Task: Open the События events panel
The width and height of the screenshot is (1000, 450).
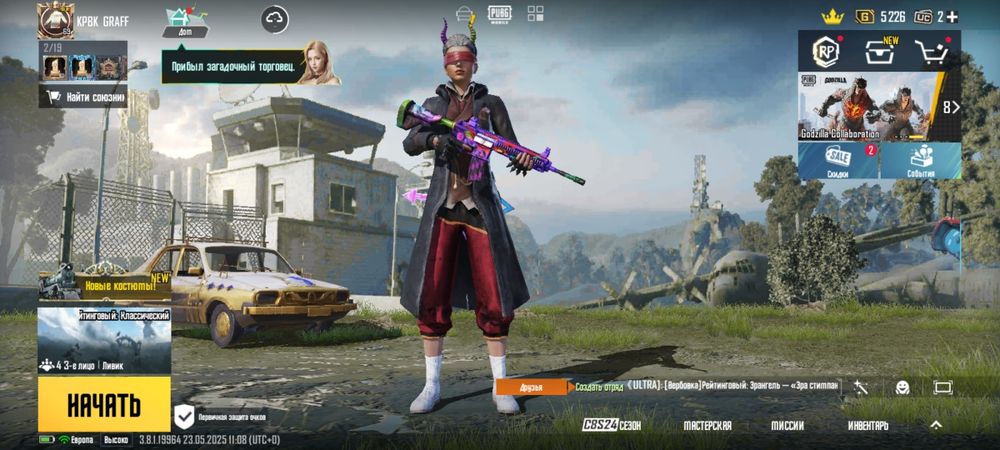Action: [920, 161]
